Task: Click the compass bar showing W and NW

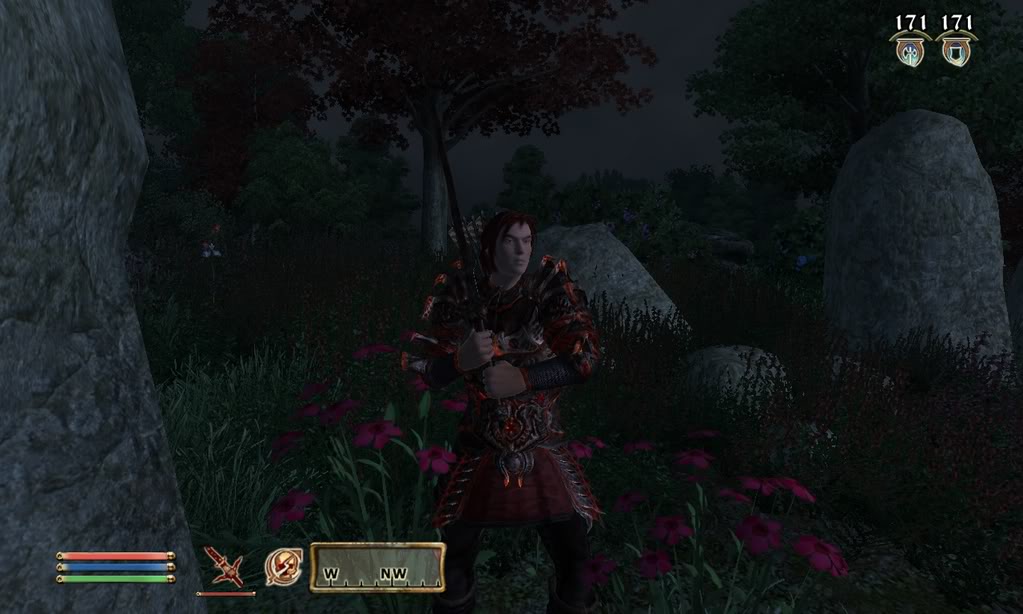Action: 377,567
